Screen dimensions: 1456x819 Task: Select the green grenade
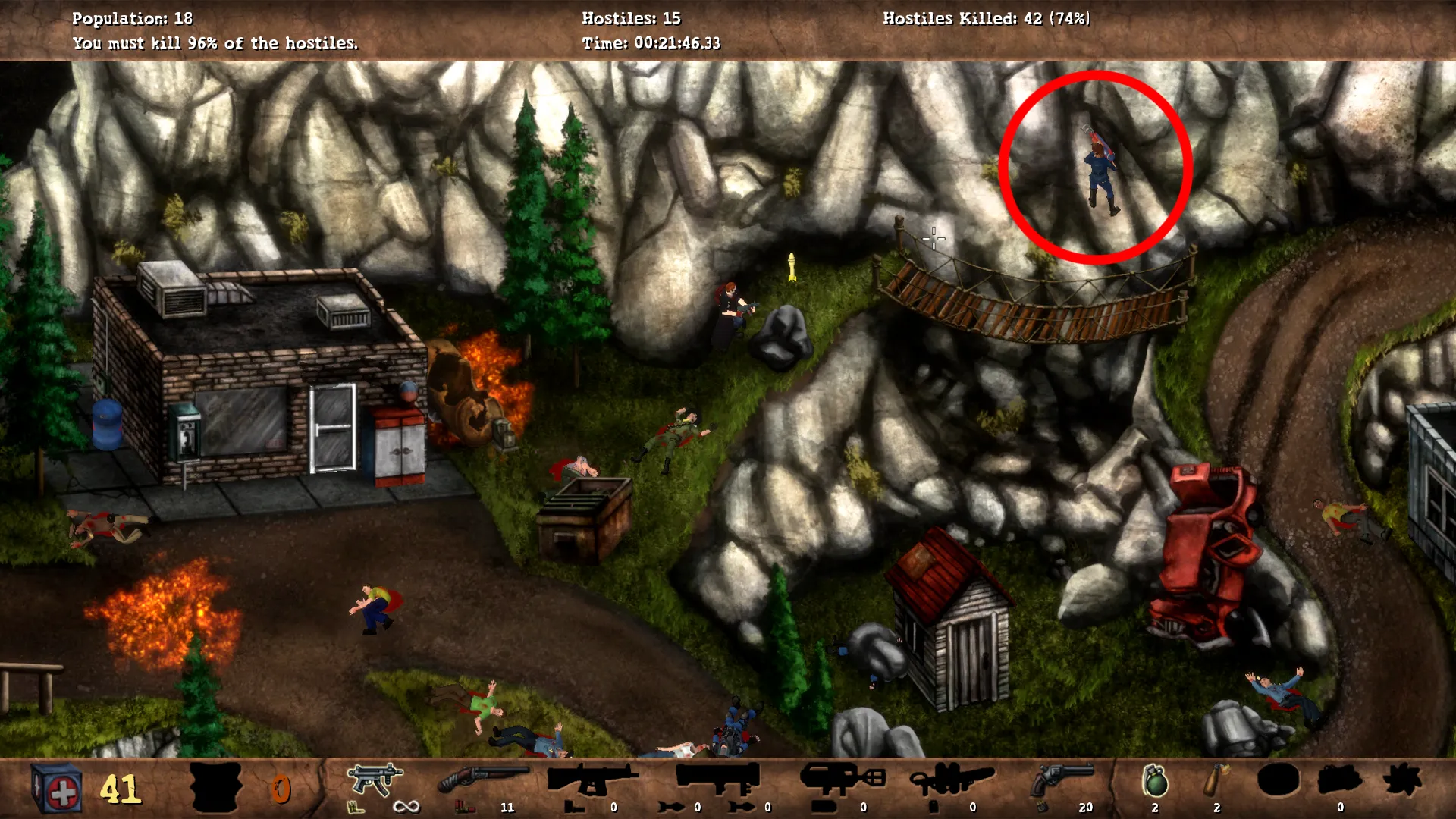(1154, 781)
